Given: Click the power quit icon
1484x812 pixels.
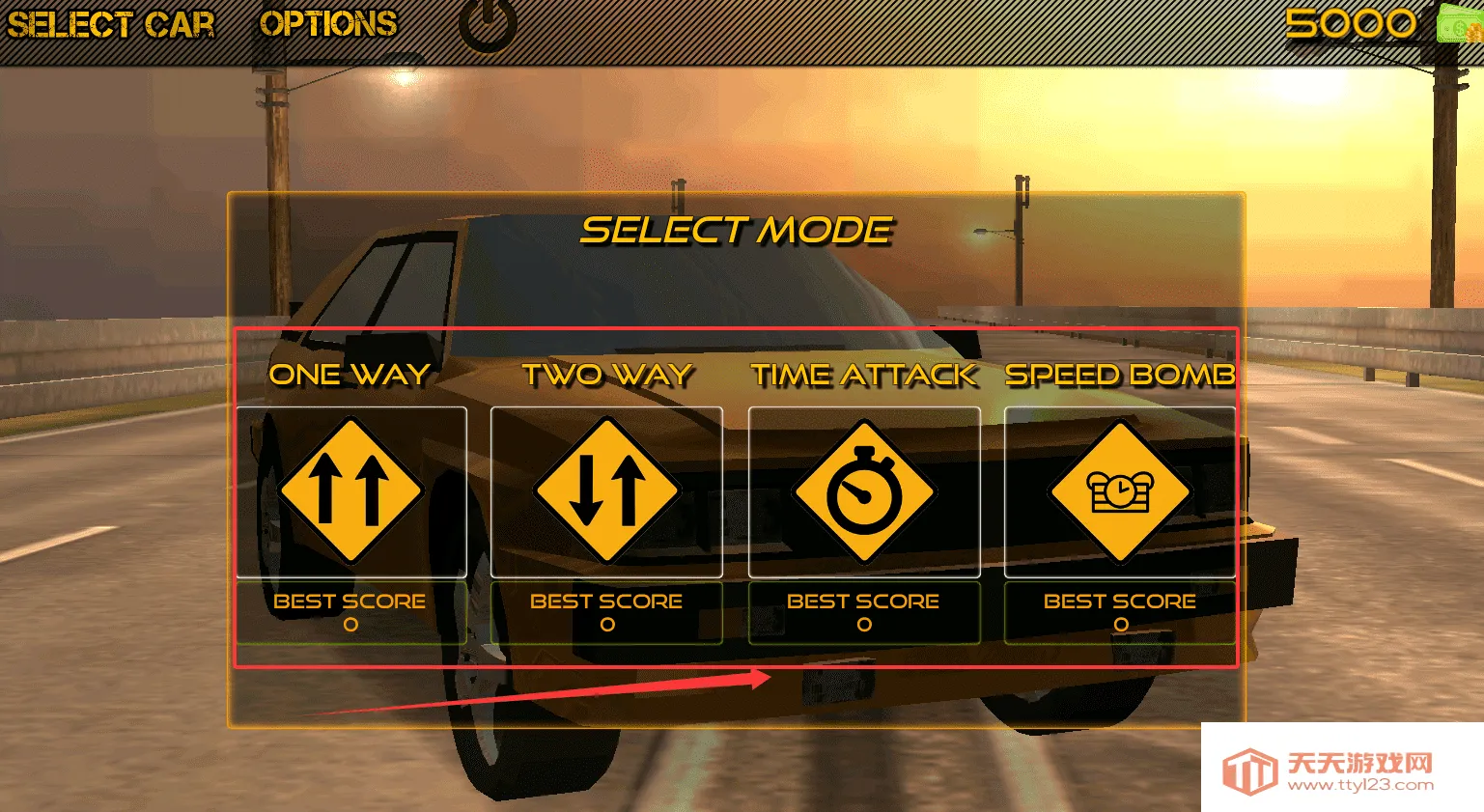Looking at the screenshot, I should click(x=488, y=24).
